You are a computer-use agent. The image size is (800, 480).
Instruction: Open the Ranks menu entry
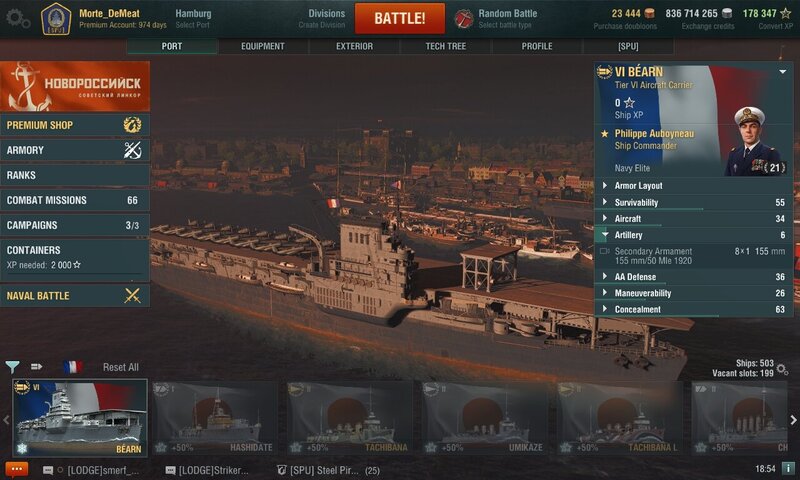coord(75,175)
